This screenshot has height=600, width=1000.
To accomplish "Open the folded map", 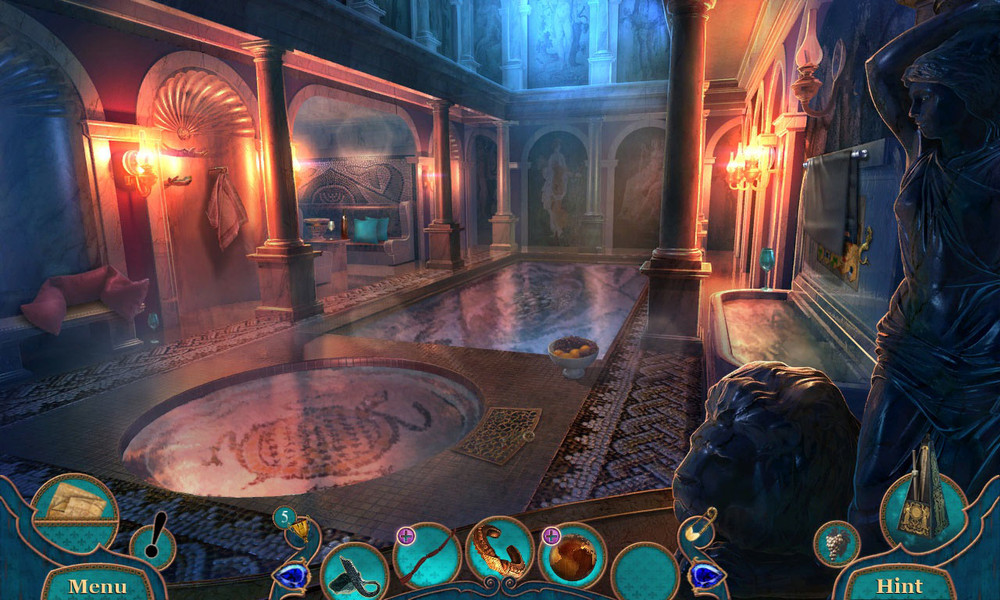I will (75, 501).
